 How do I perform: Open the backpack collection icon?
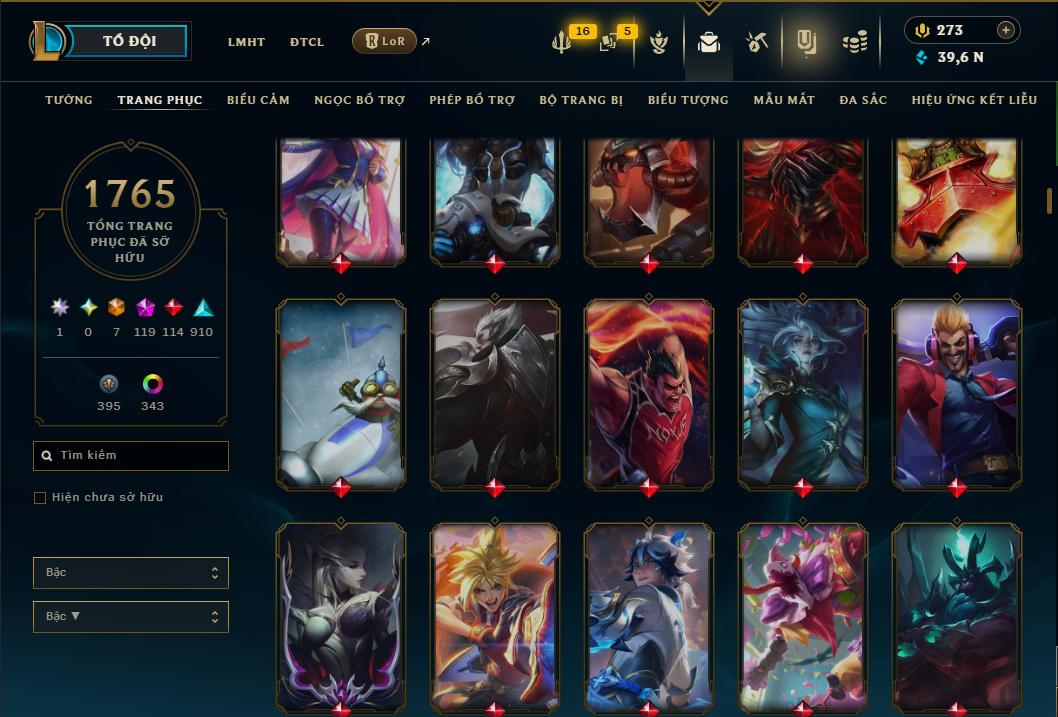click(x=709, y=42)
